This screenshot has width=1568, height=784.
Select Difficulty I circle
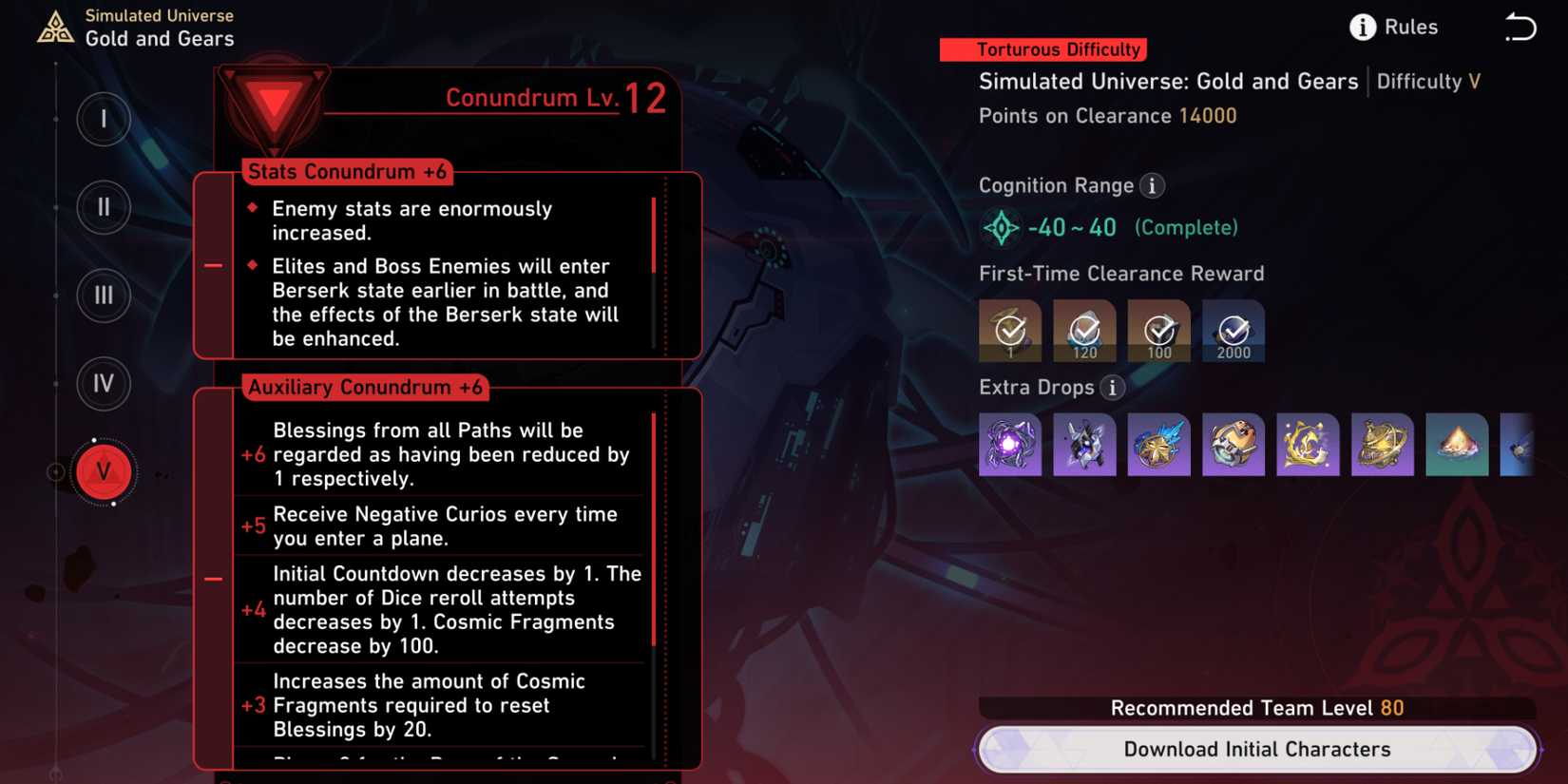tap(104, 121)
